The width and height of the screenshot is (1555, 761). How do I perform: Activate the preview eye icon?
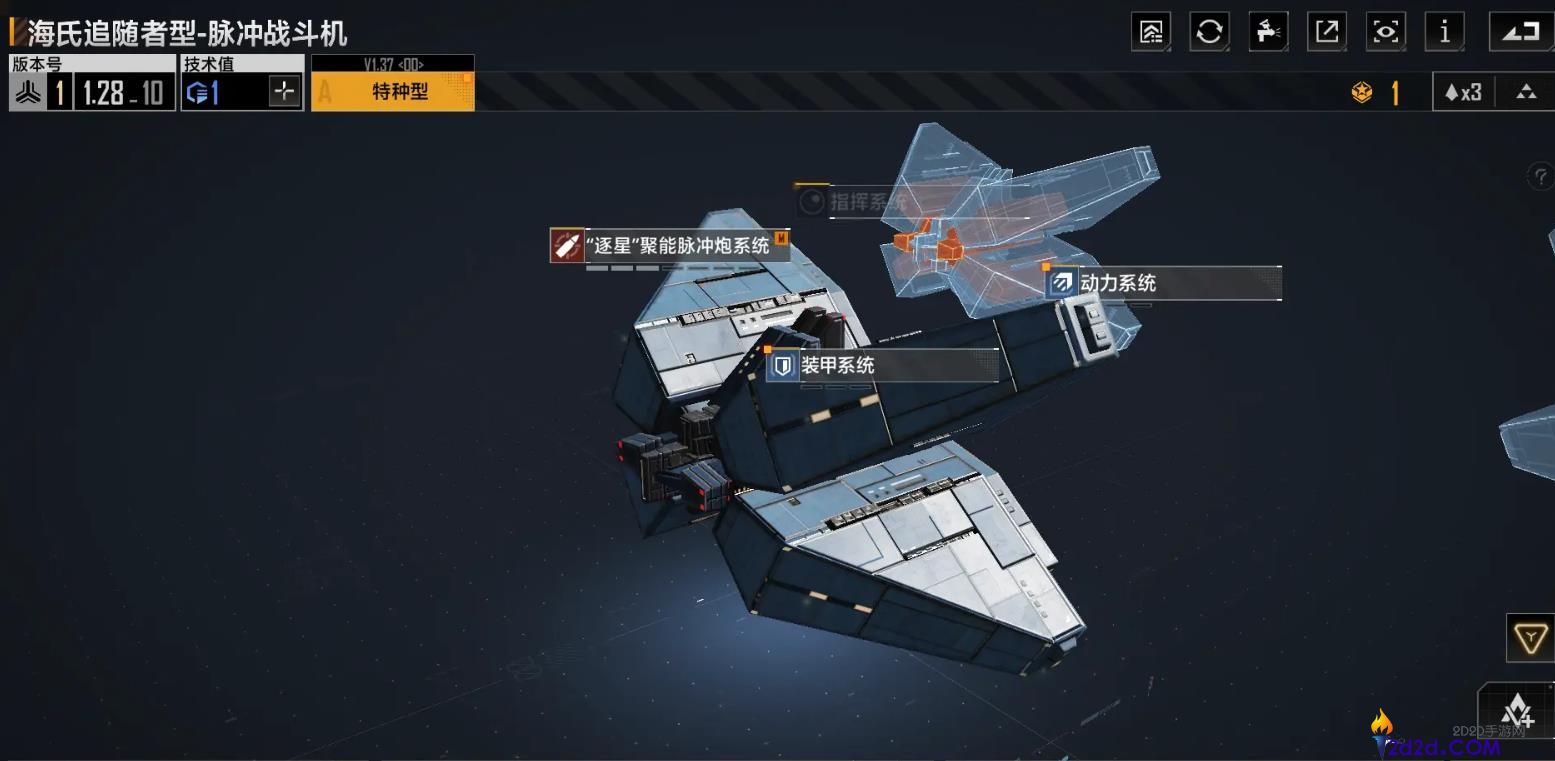pos(1385,31)
